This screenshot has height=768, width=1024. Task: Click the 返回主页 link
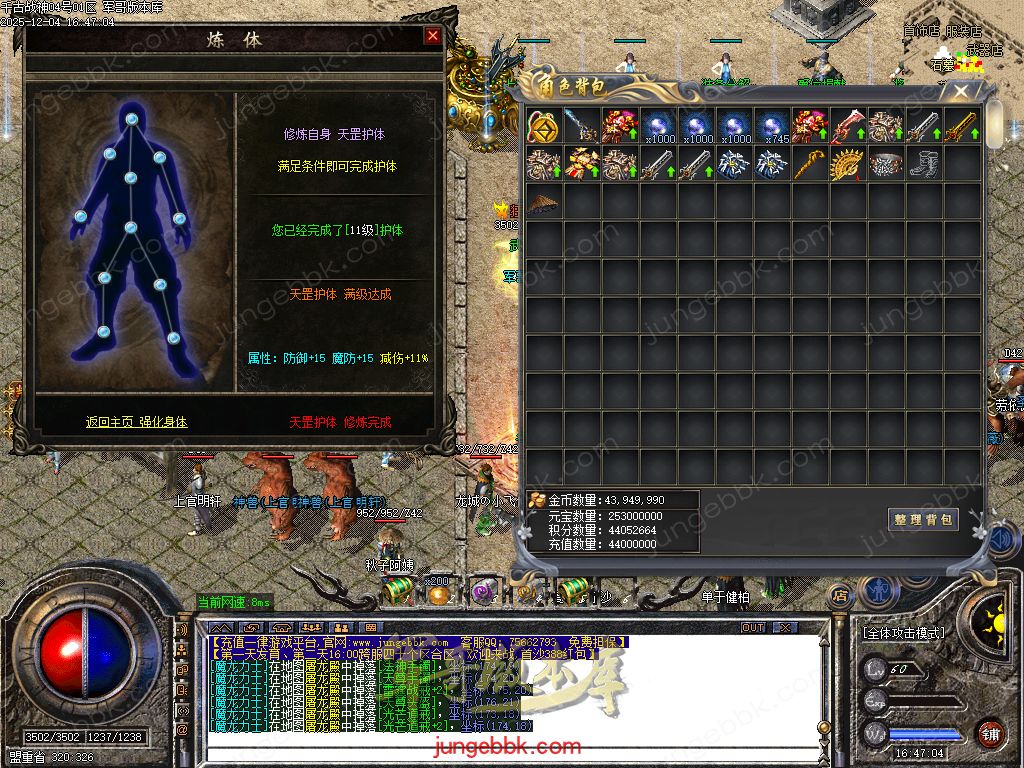tap(109, 422)
